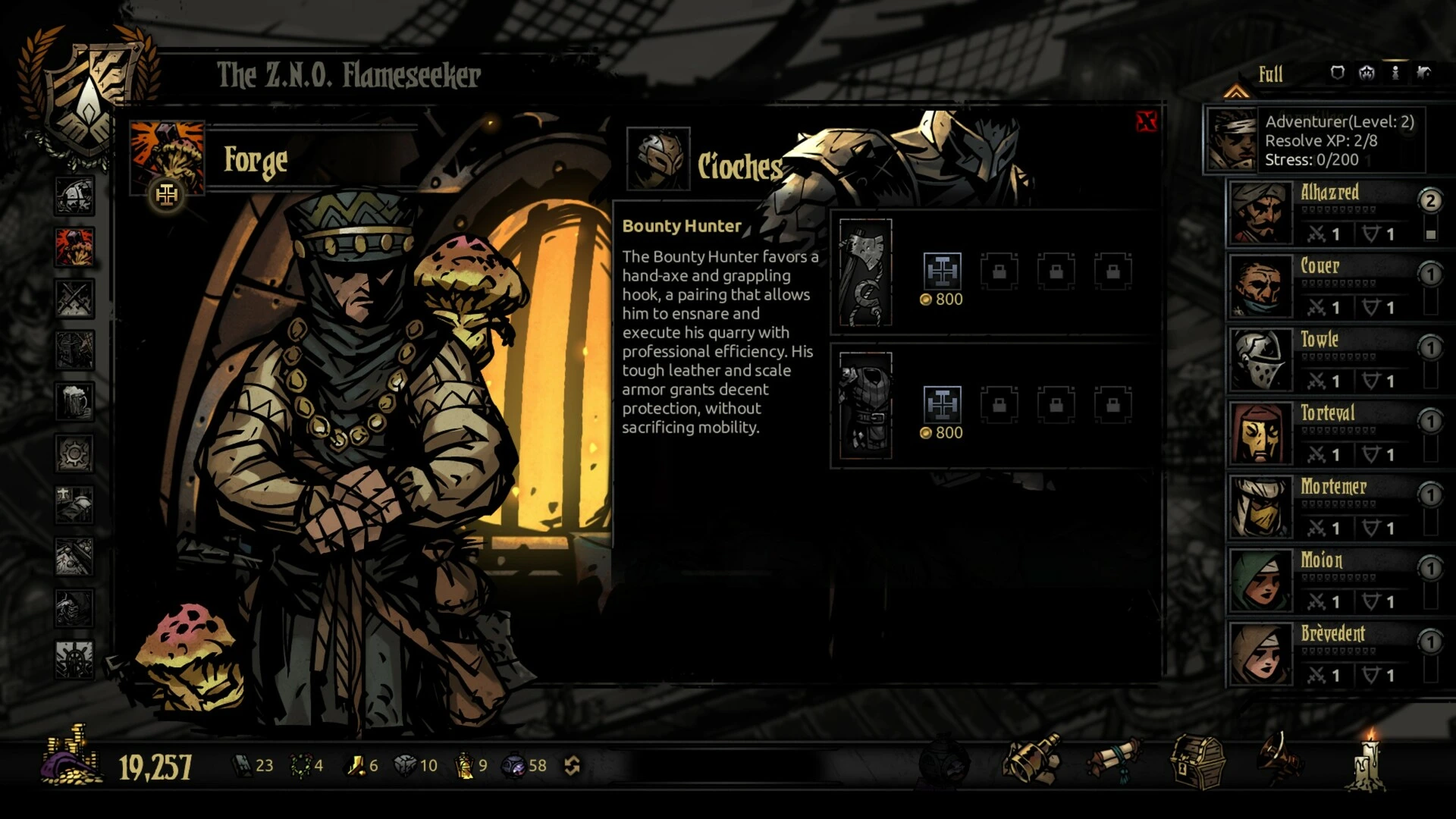Click Torteval's portrait in the roster
Screen dimensions: 1456x819
pos(1259,432)
